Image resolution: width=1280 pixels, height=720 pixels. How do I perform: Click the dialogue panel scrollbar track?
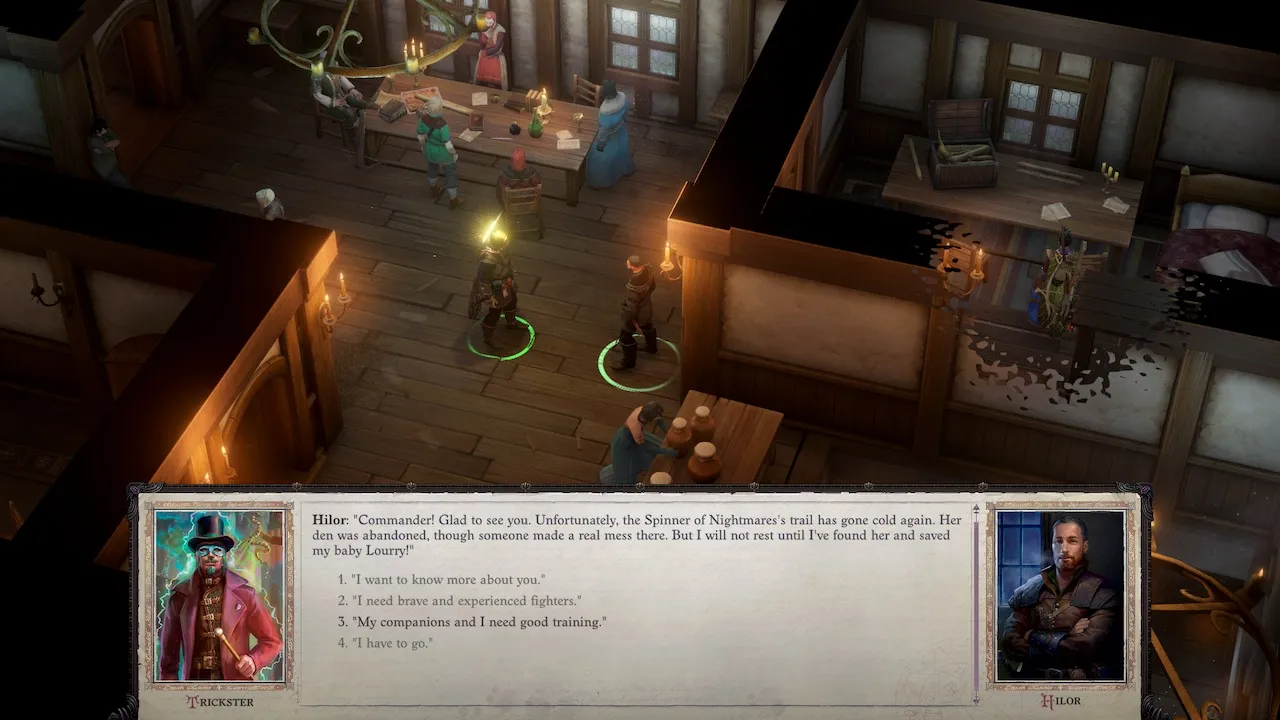[x=975, y=600]
